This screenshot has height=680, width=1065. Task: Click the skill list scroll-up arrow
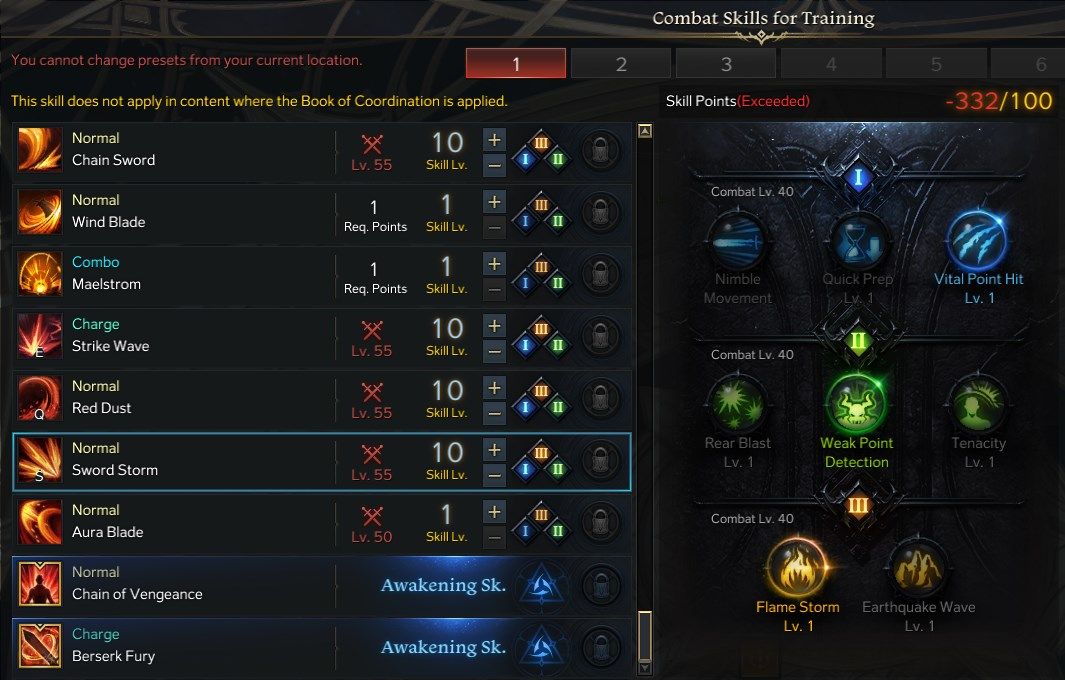pyautogui.click(x=645, y=131)
